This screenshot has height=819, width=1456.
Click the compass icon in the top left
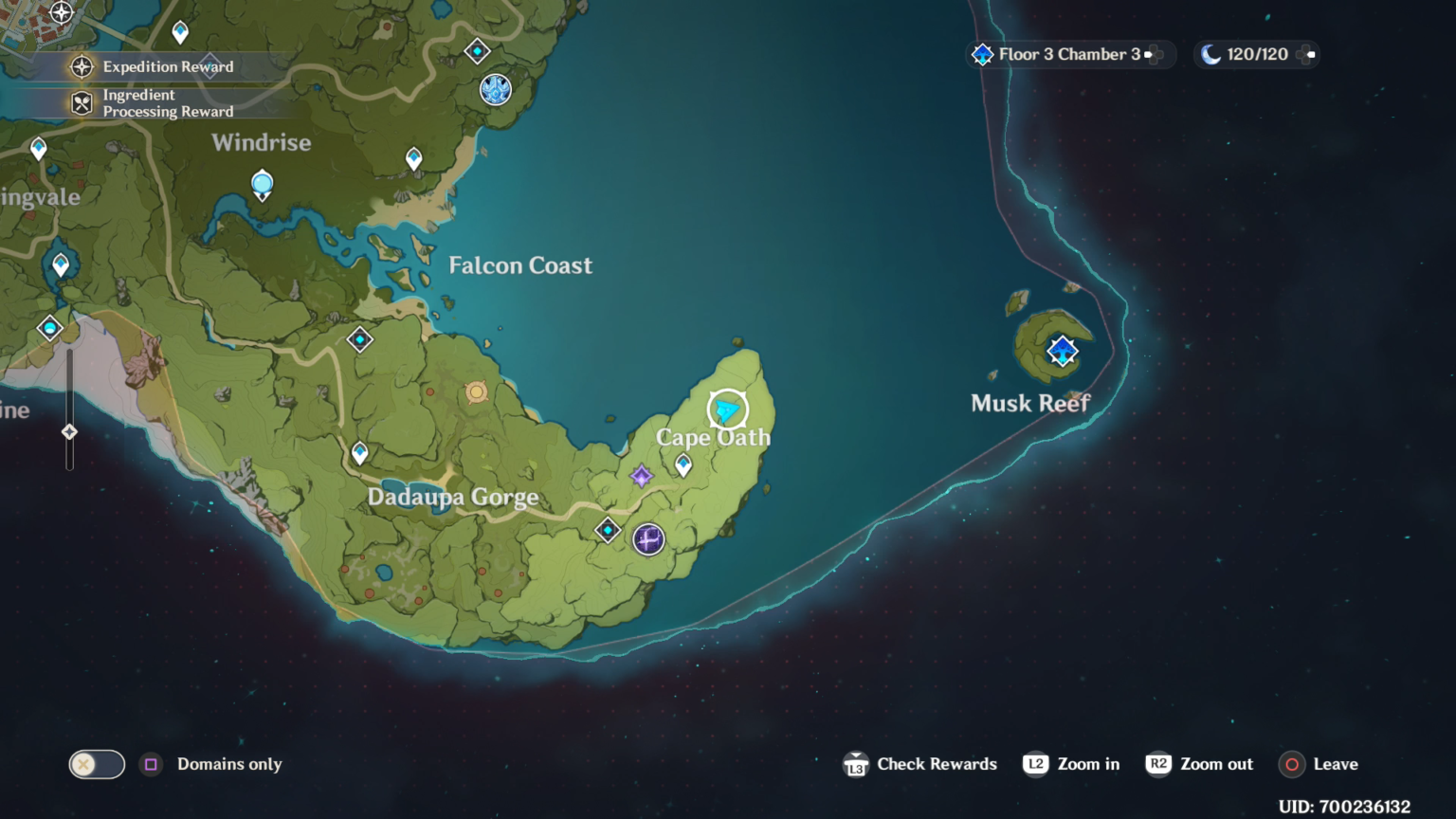pos(62,14)
